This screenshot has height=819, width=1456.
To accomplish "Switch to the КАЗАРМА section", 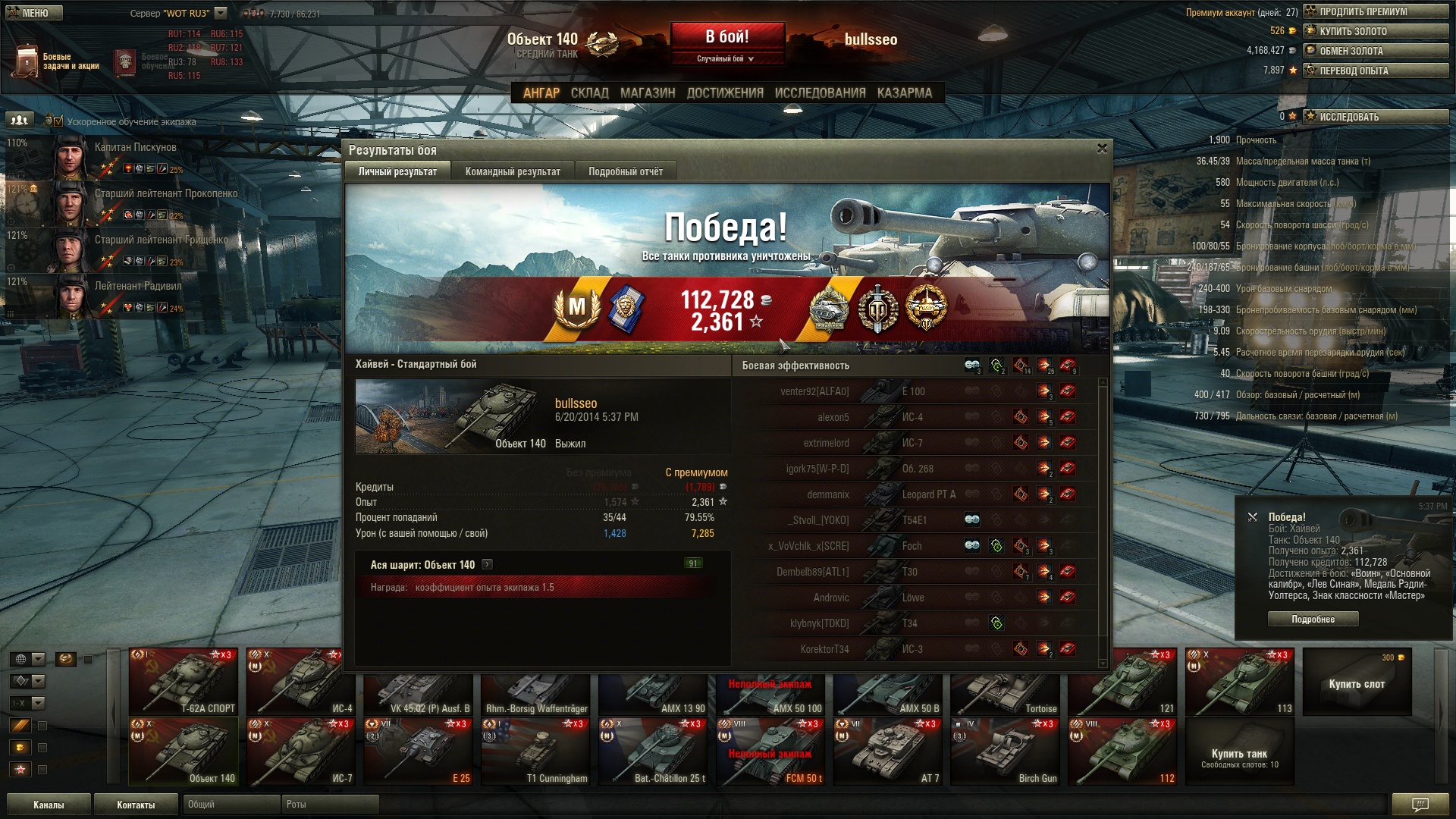I will pos(904,93).
